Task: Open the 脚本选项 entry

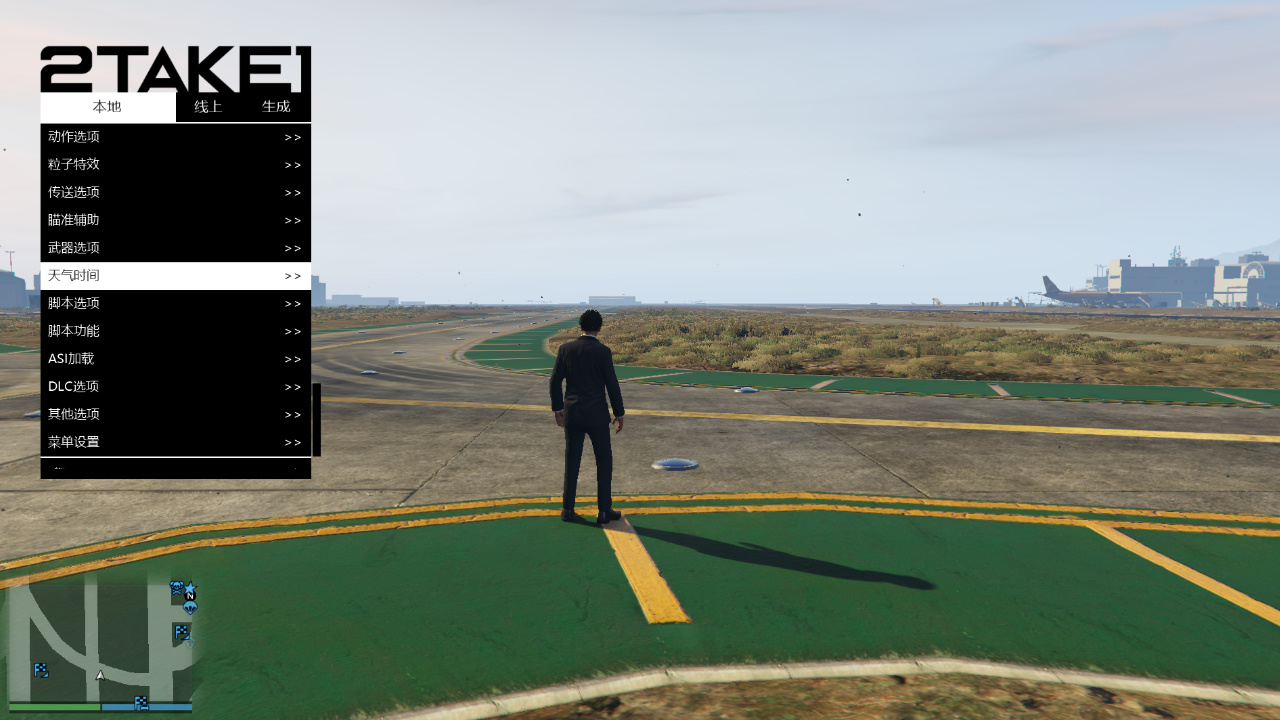Action: pyautogui.click(x=175, y=304)
